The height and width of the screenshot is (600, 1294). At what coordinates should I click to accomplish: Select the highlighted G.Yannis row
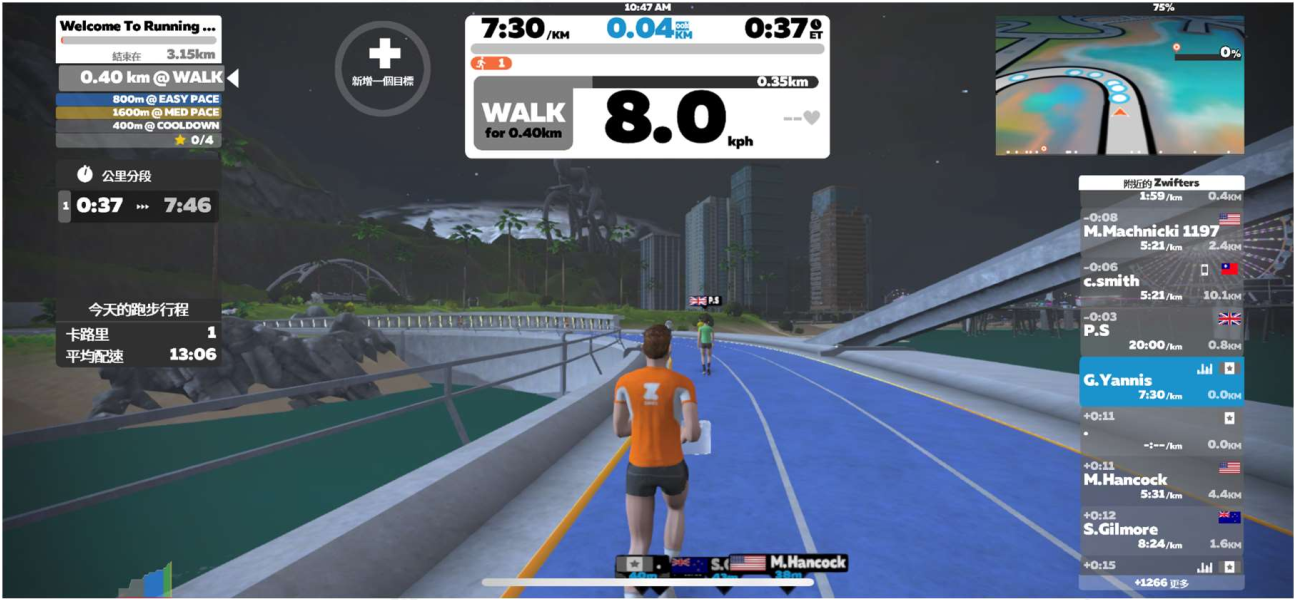coord(1161,381)
